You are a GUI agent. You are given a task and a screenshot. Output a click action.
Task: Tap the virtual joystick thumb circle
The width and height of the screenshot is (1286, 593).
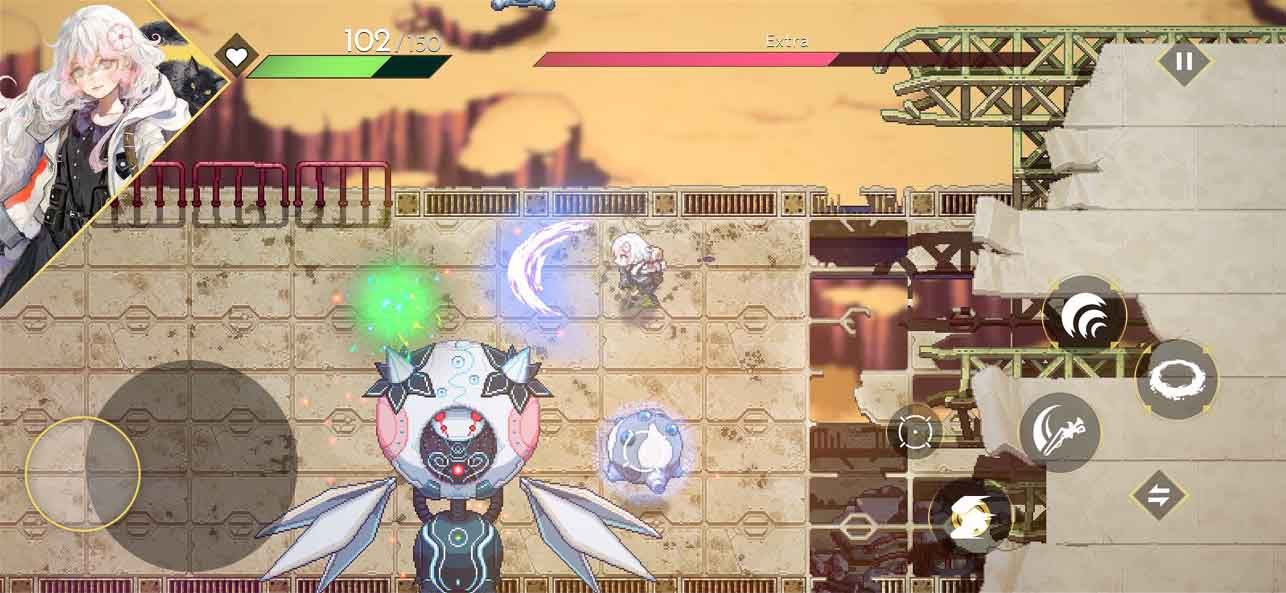click(82, 473)
